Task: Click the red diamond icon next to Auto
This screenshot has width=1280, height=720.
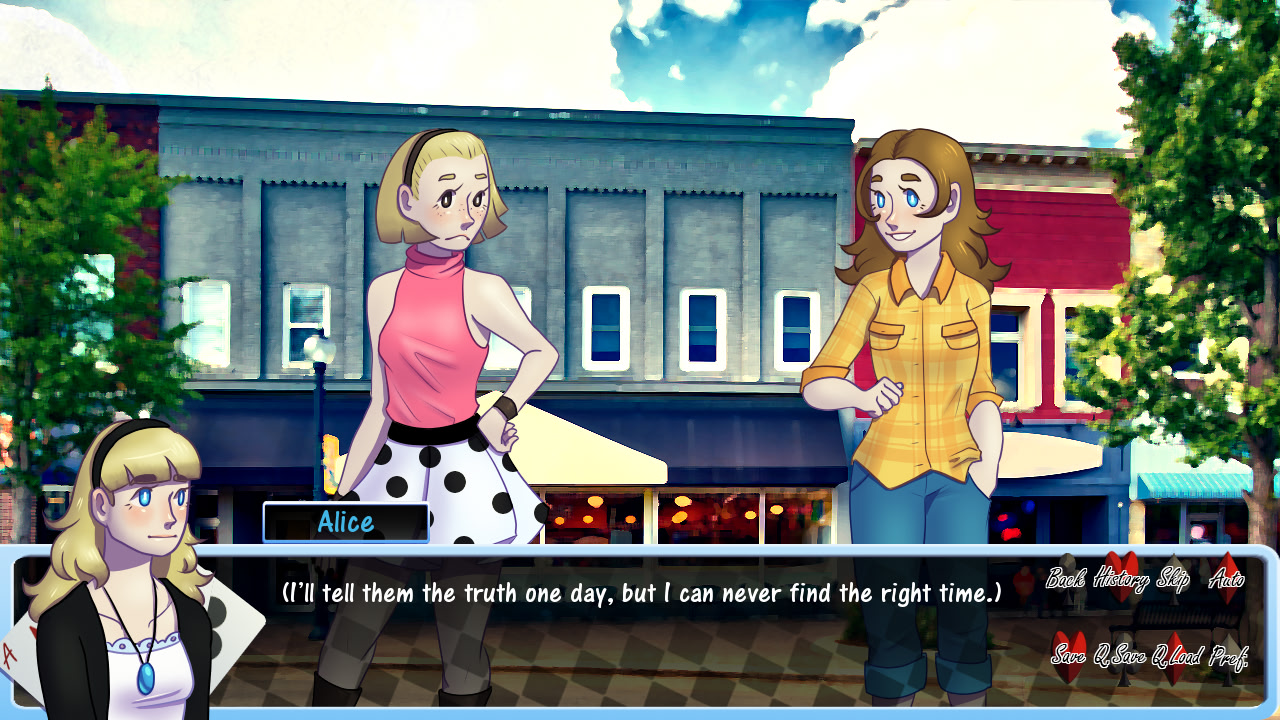Action: coord(1227,570)
